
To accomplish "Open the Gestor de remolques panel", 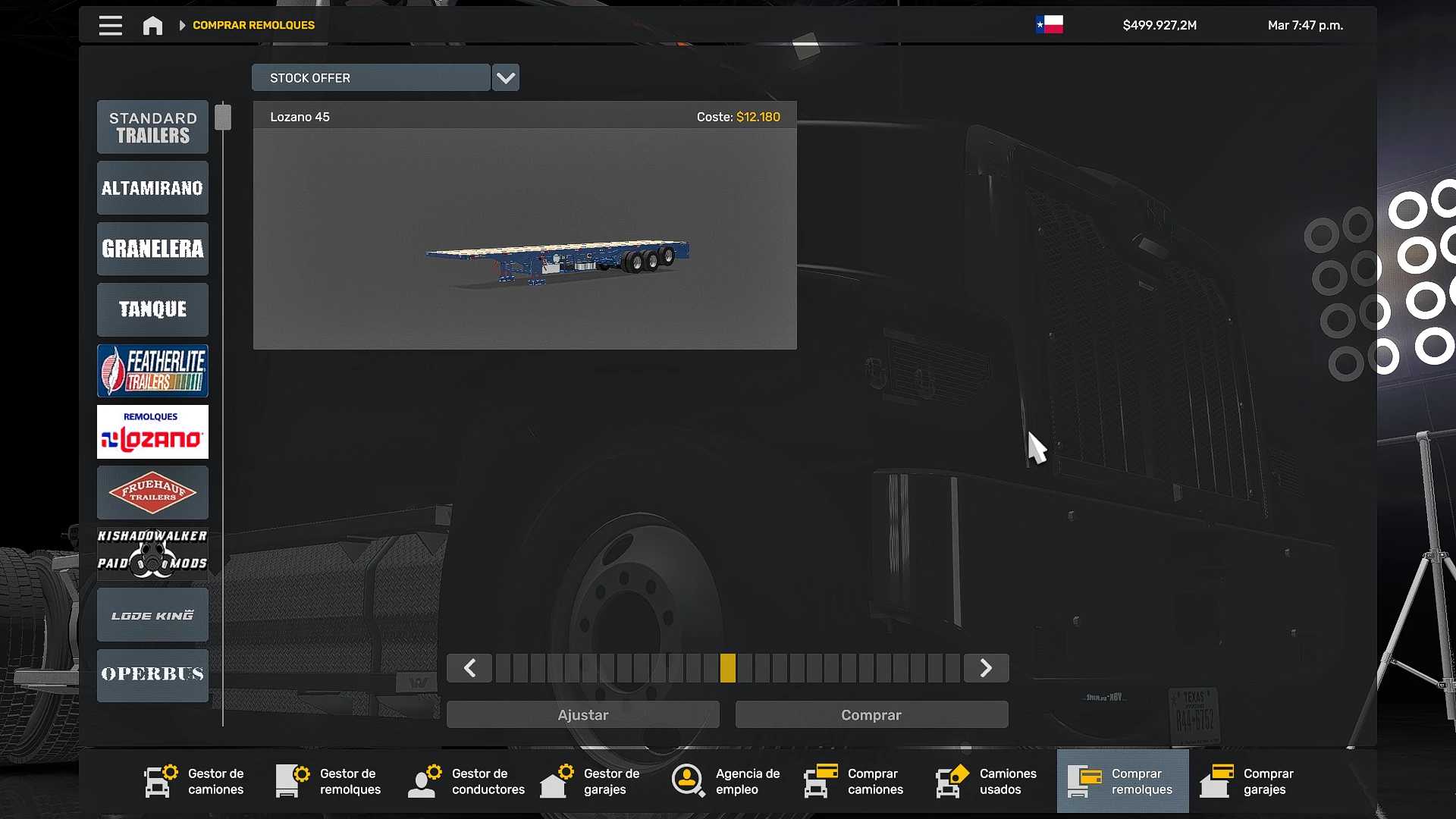I will click(329, 781).
